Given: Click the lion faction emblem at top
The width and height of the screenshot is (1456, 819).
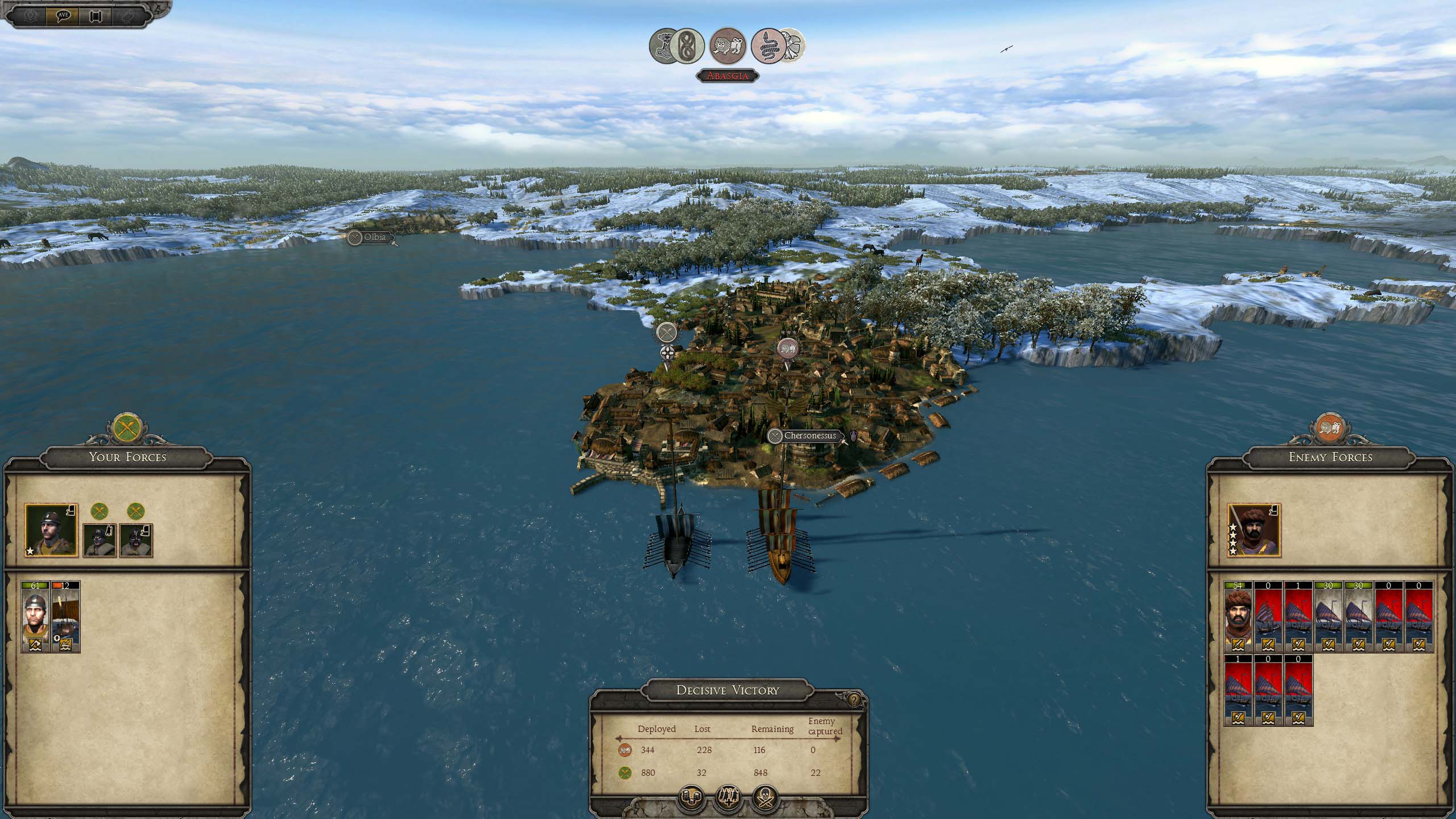Looking at the screenshot, I should [728, 45].
